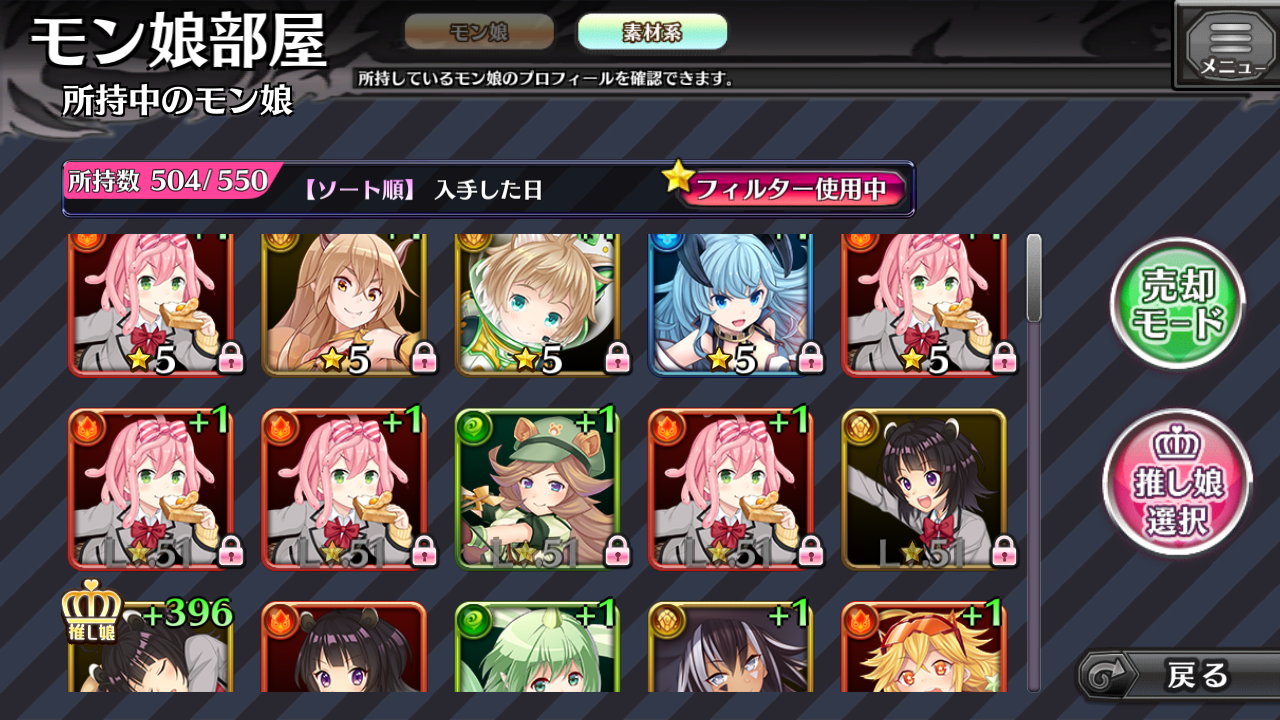This screenshot has height=720, width=1280.
Task: Select the dark-skinned silver-haired girl card
Action: coord(731,647)
